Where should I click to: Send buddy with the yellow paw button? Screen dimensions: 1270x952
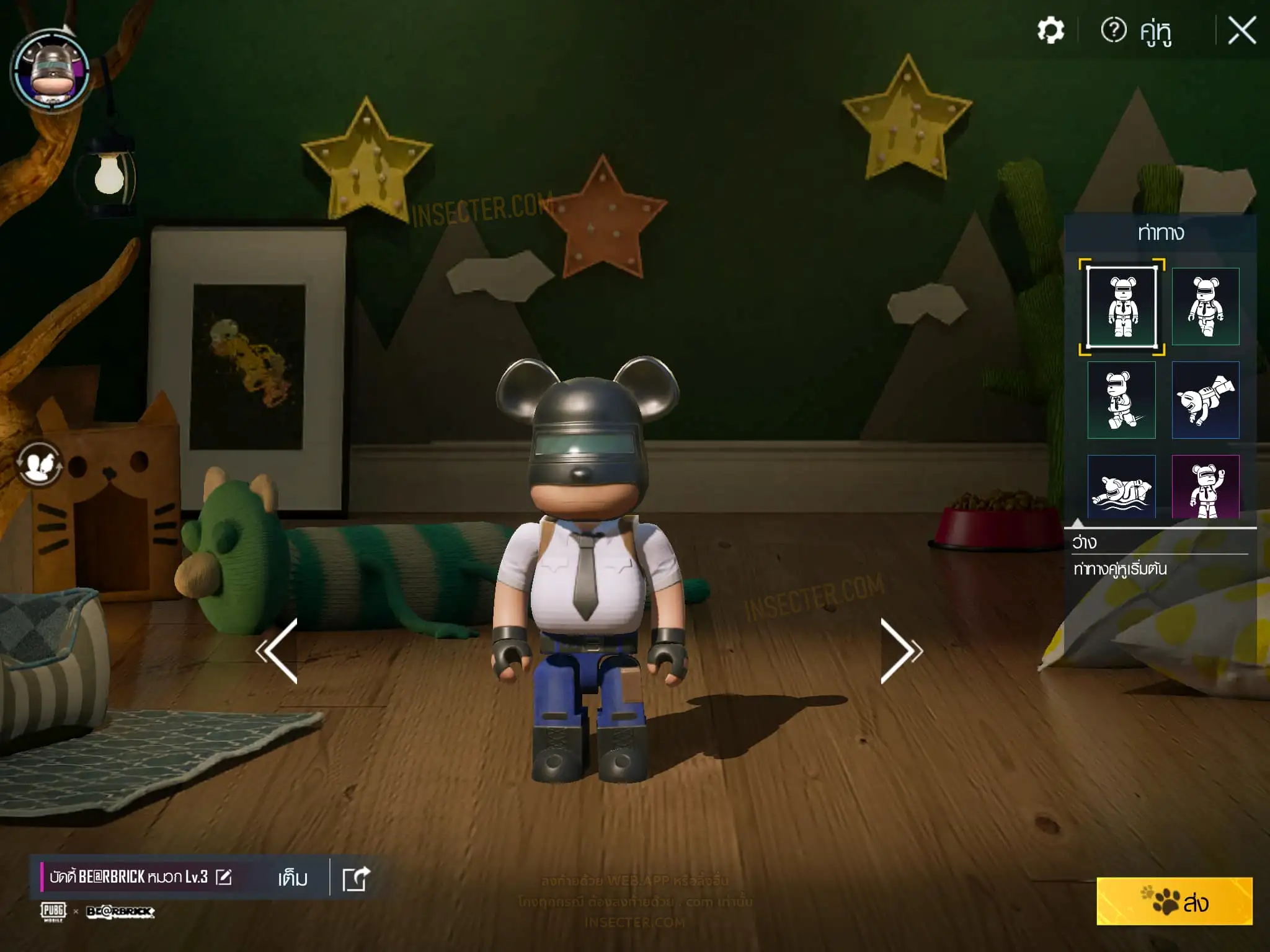click(1174, 901)
